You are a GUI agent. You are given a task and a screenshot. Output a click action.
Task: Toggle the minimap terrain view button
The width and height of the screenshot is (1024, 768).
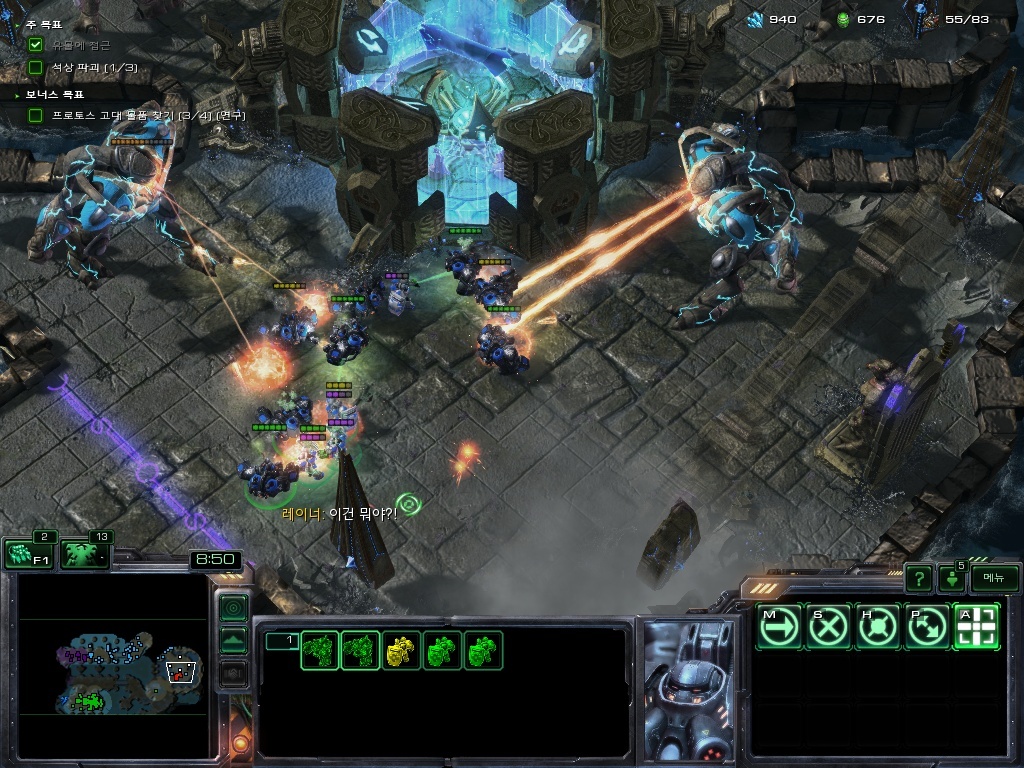233,641
